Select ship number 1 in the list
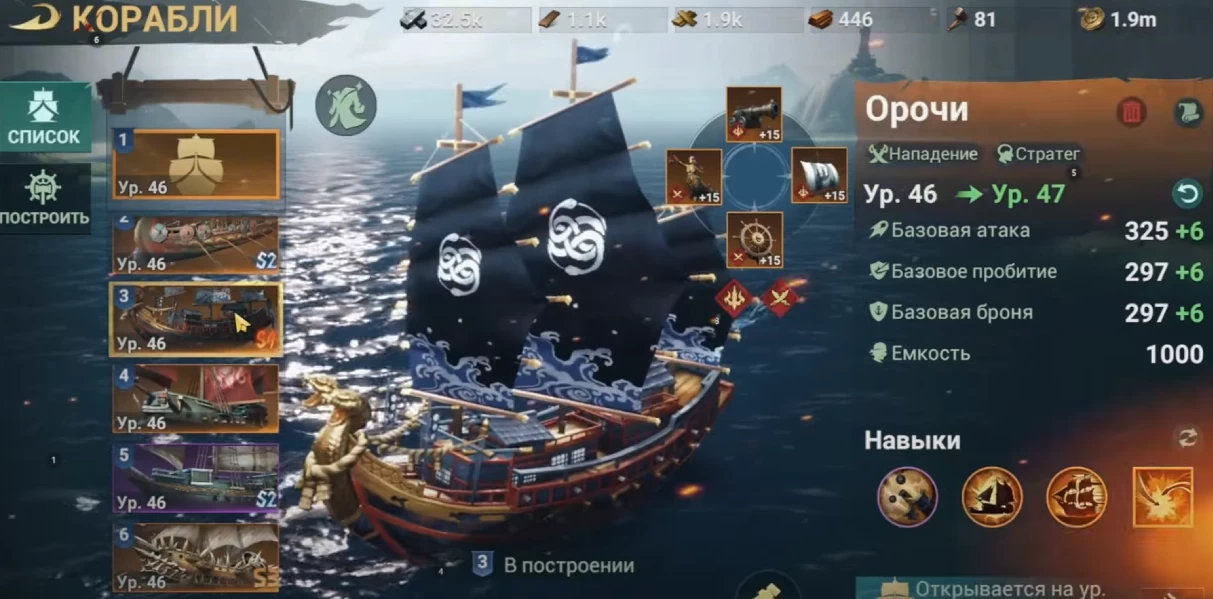1213x599 pixels. tap(196, 164)
